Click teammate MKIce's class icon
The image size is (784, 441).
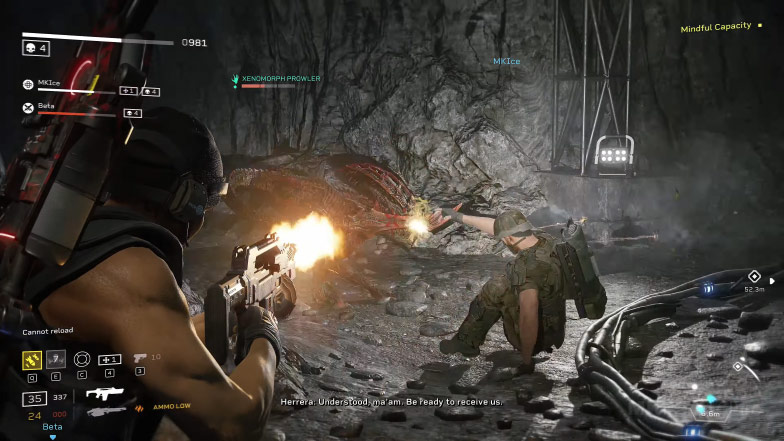(28, 85)
